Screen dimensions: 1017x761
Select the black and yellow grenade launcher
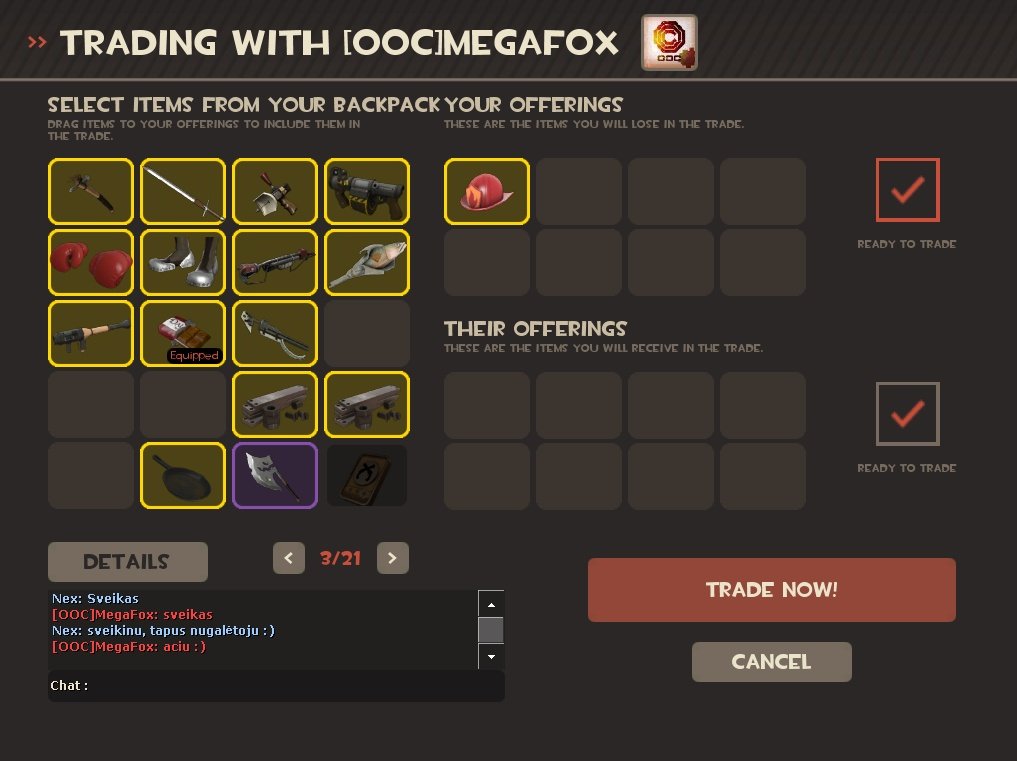click(367, 191)
